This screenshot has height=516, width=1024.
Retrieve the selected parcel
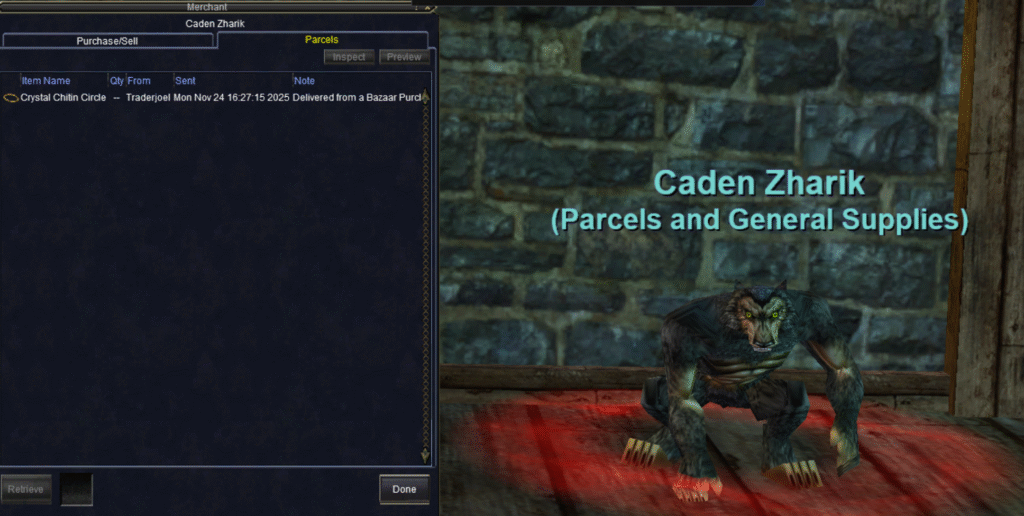click(25, 489)
